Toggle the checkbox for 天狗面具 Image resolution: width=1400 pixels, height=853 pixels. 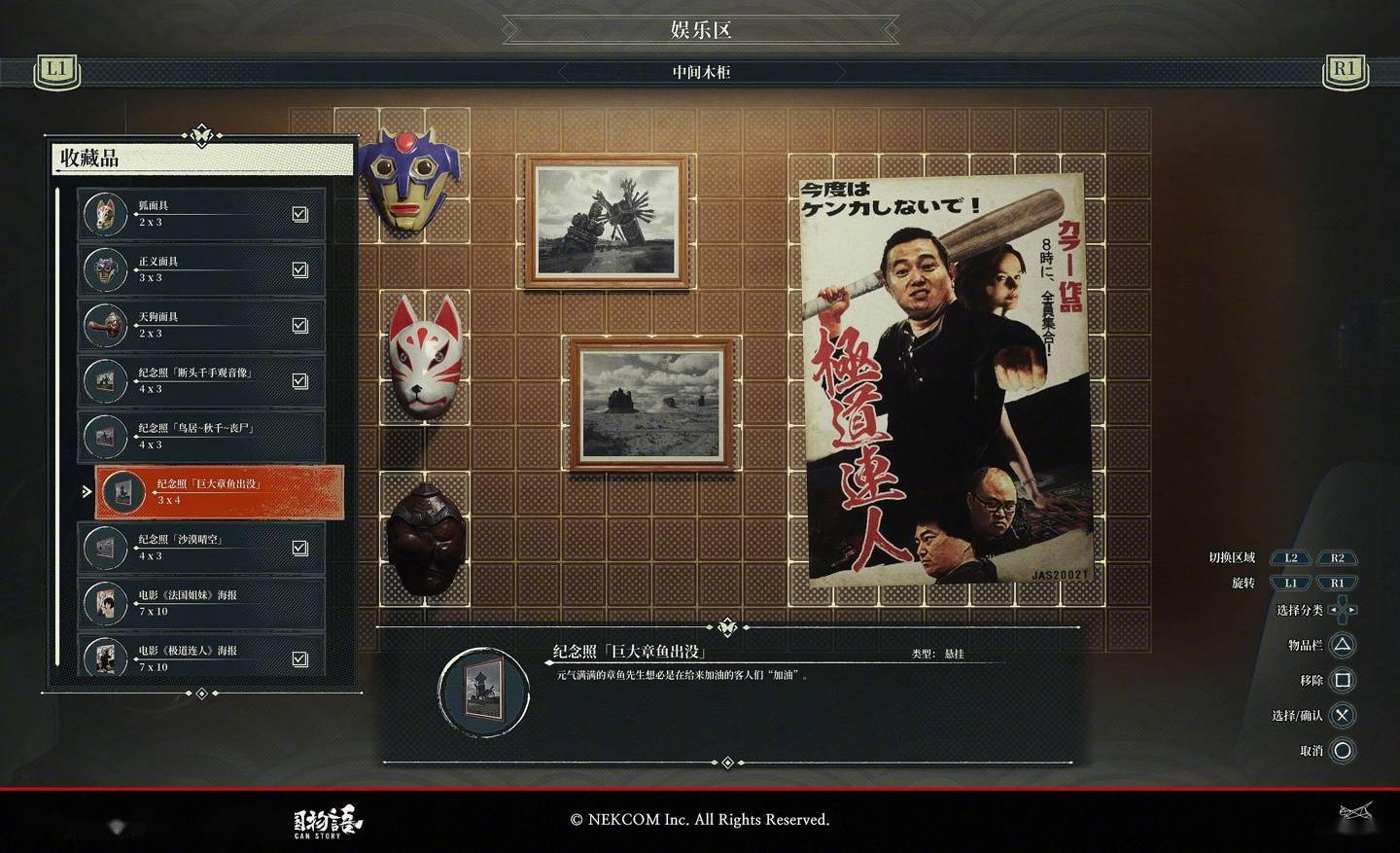tap(300, 325)
